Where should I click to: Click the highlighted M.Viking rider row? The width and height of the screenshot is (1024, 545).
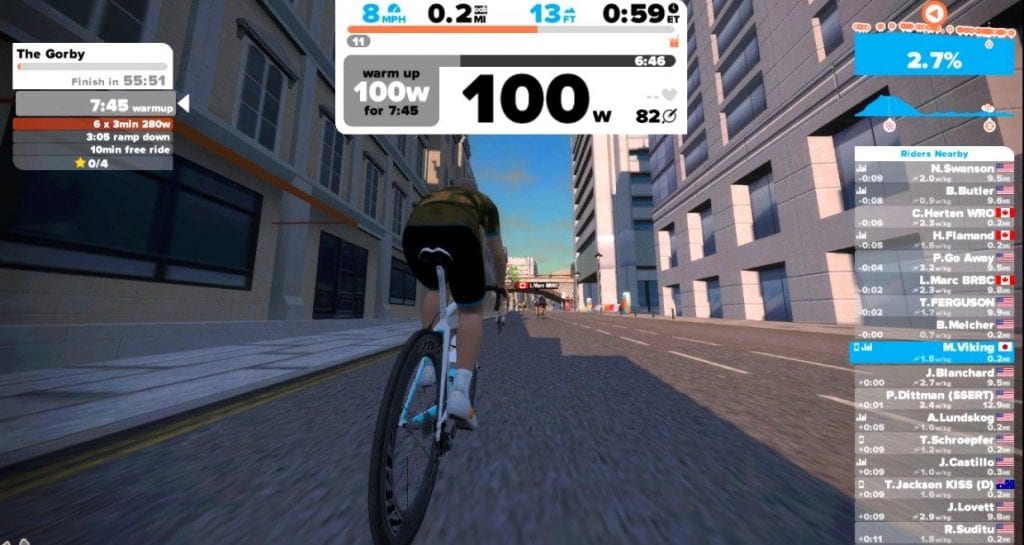click(x=933, y=351)
